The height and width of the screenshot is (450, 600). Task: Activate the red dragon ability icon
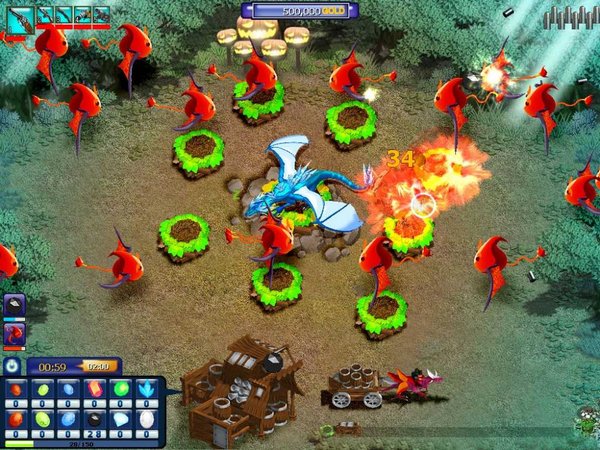click(x=14, y=334)
